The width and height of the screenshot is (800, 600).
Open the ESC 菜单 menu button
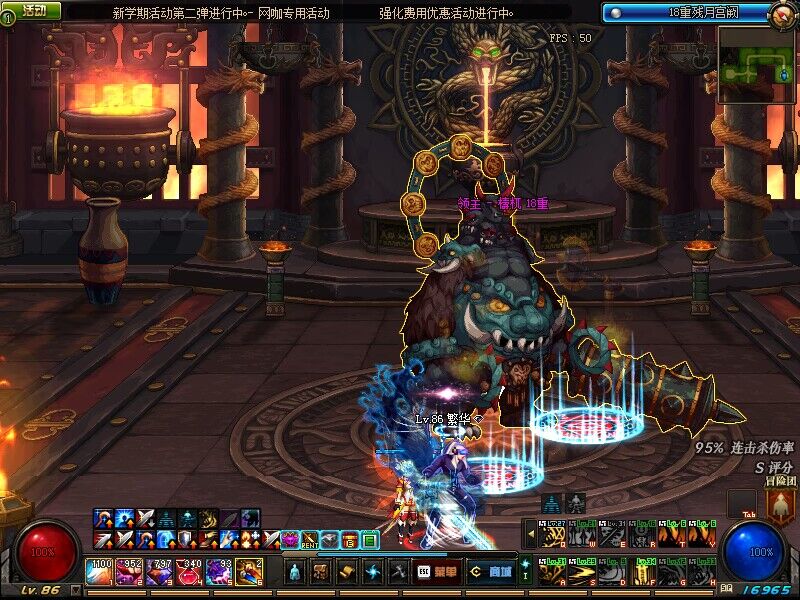pyautogui.click(x=436, y=572)
